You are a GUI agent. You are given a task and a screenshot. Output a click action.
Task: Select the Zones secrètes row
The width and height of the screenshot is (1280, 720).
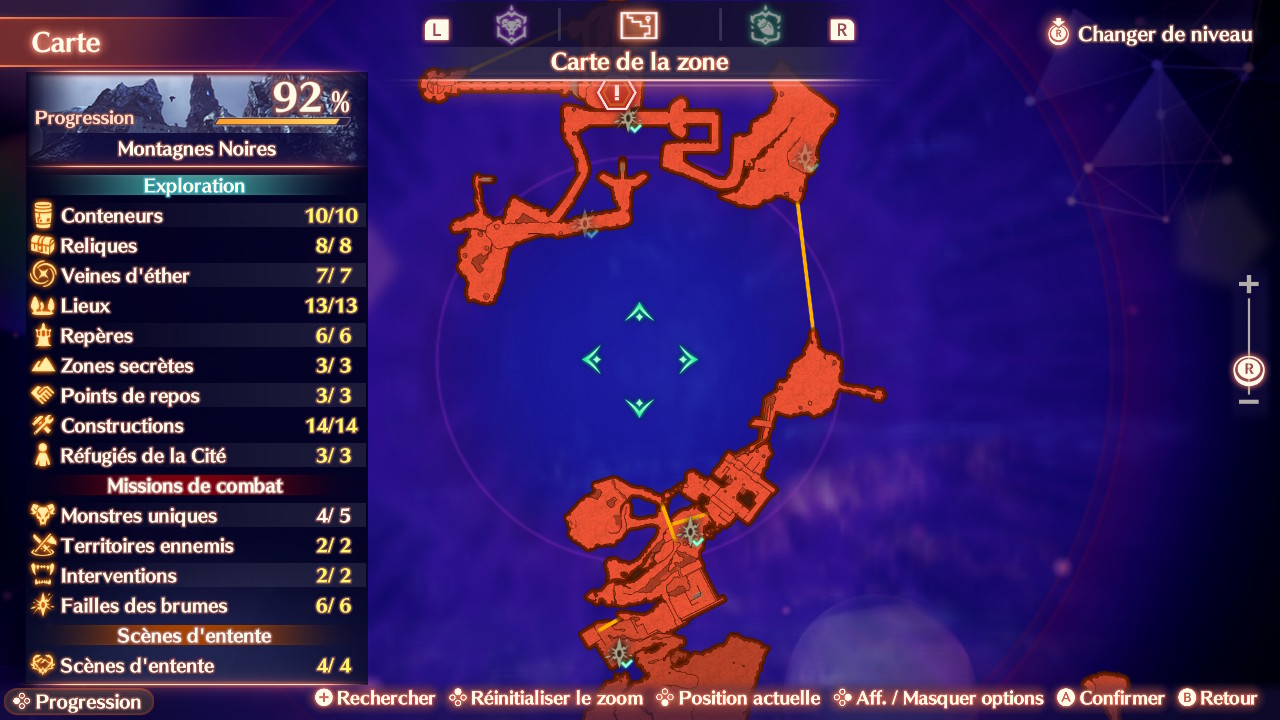[x=196, y=365]
